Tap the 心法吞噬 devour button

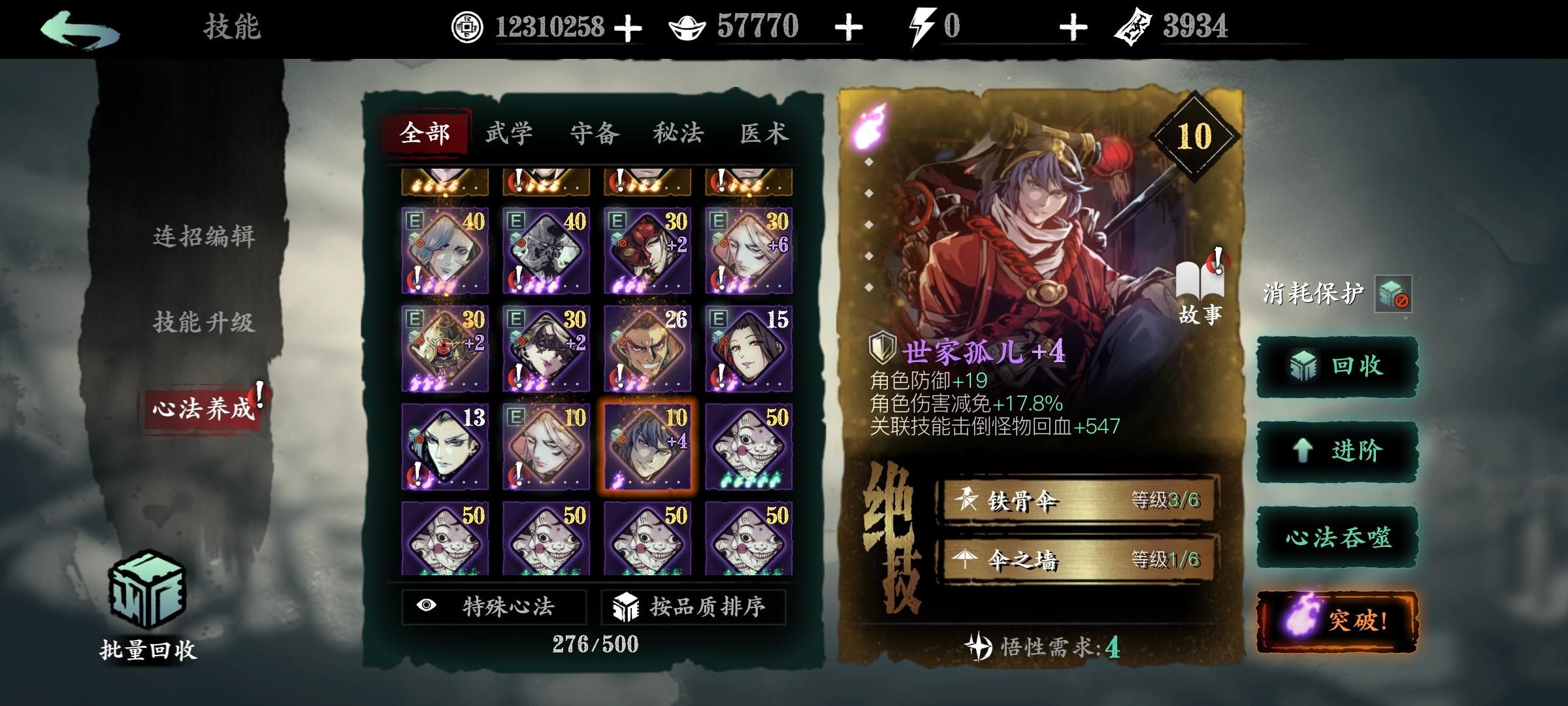1339,539
